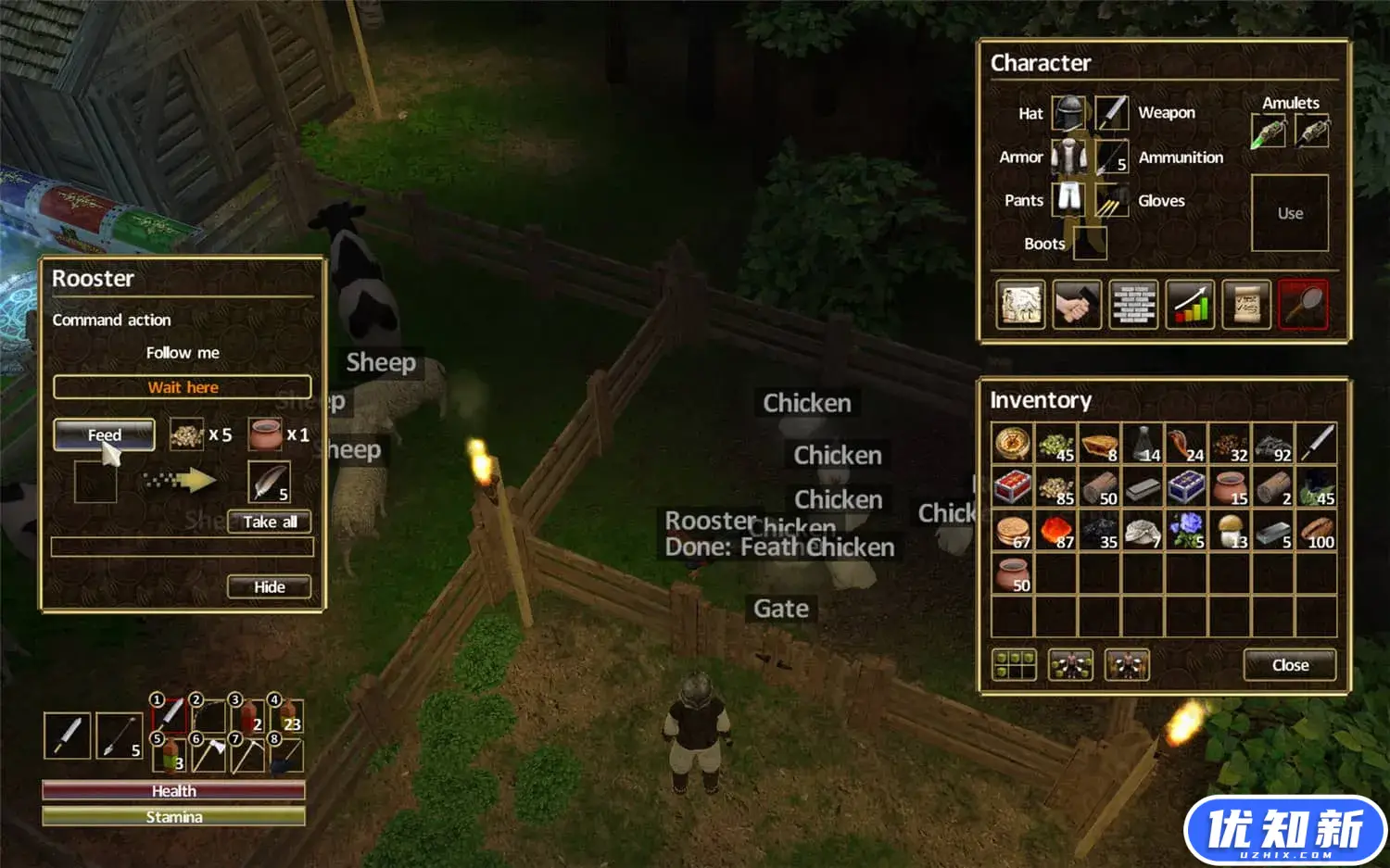The height and width of the screenshot is (868, 1390).
Task: Select the red treasure chest item
Action: pyautogui.click(x=1012, y=487)
